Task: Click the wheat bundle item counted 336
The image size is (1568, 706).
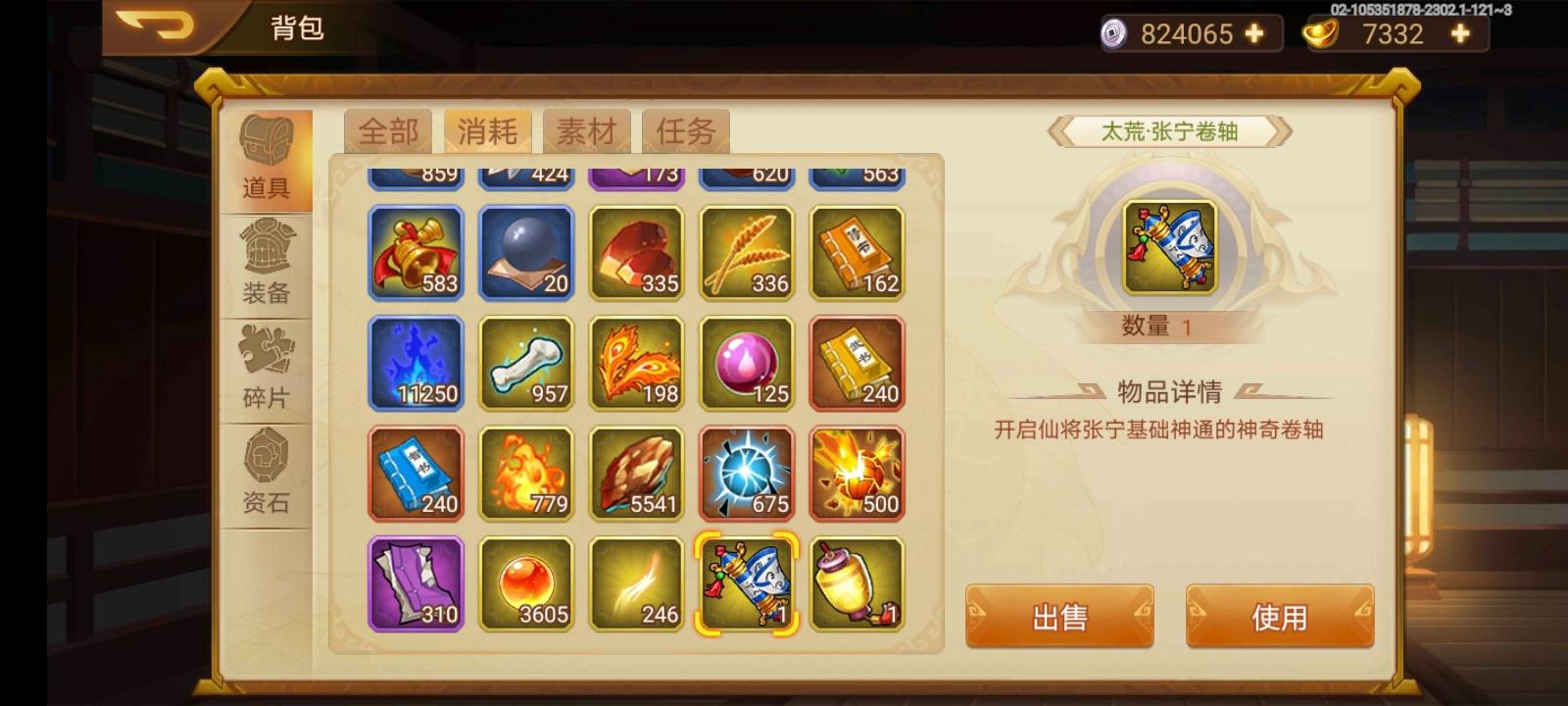Action: pyautogui.click(x=745, y=253)
